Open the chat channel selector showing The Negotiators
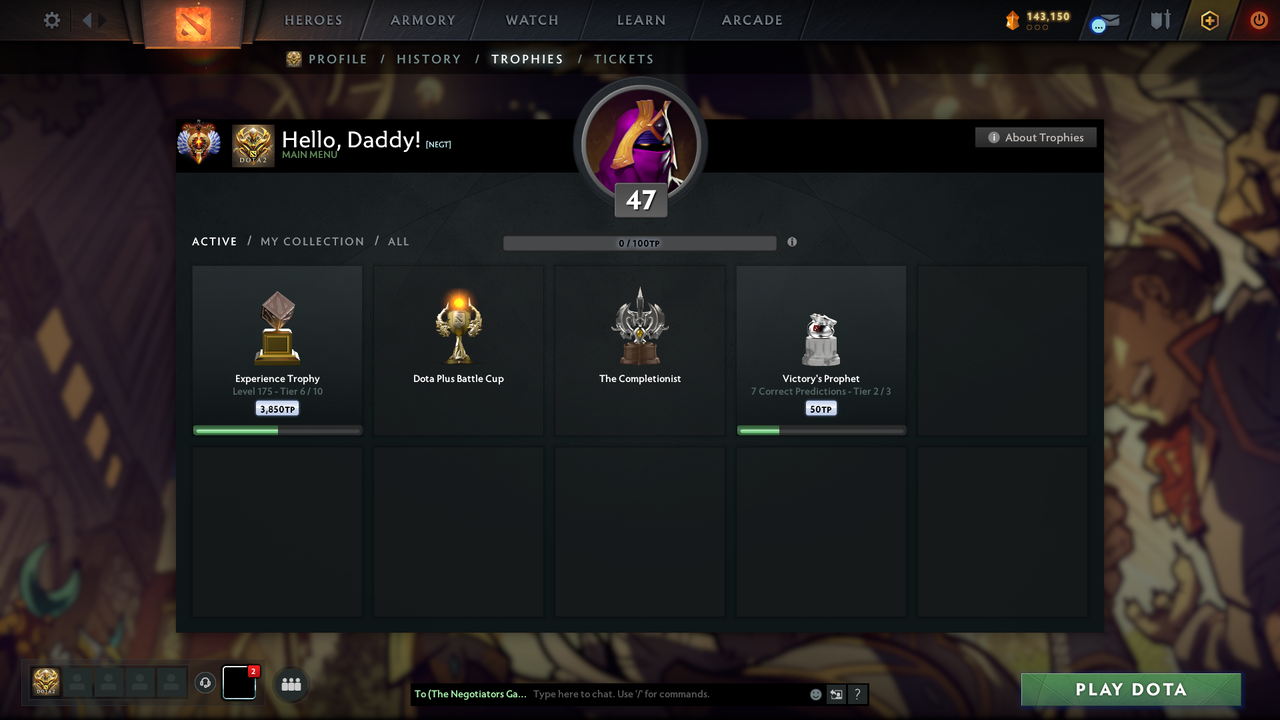 (x=469, y=693)
